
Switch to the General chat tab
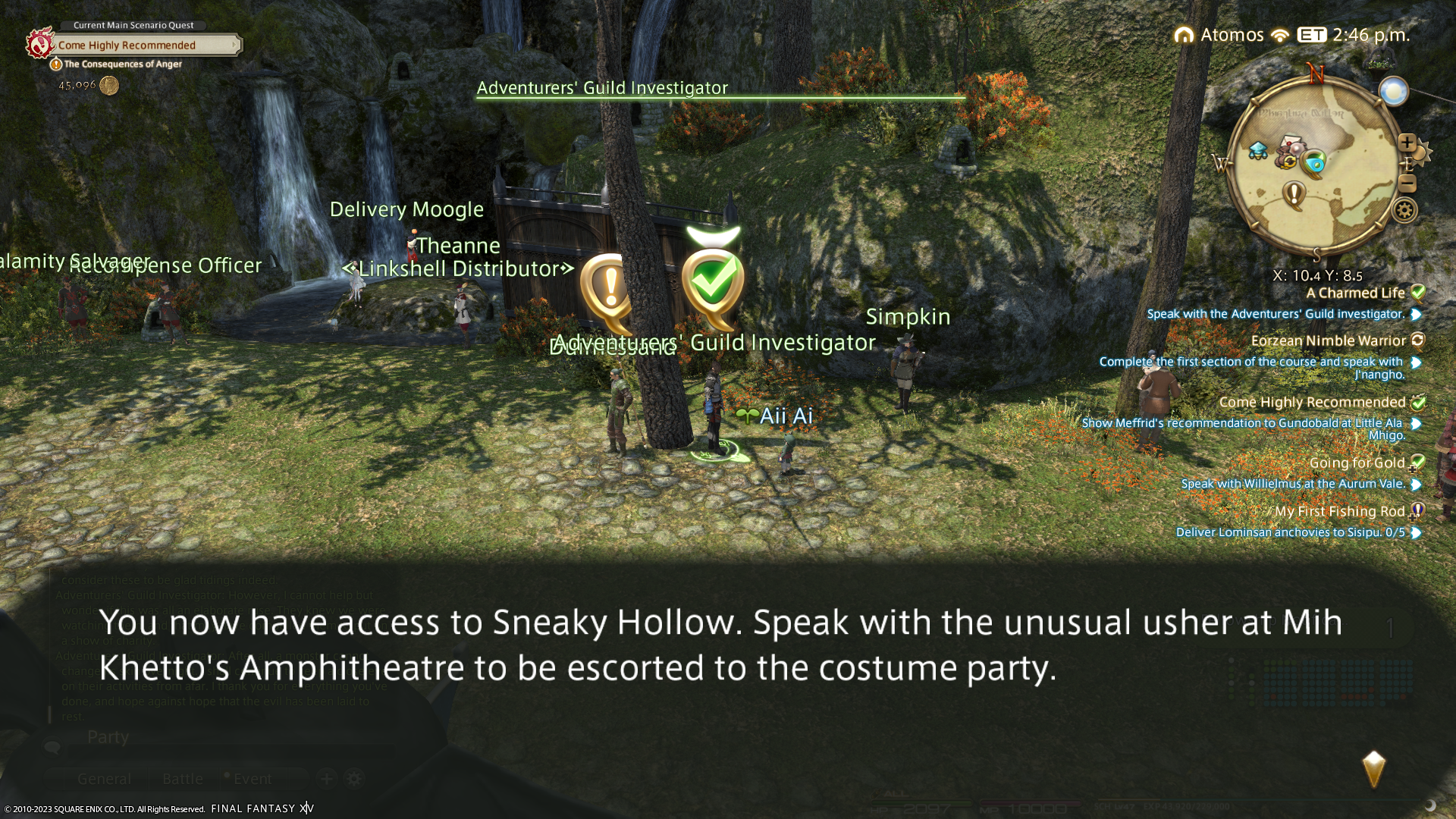pyautogui.click(x=104, y=779)
